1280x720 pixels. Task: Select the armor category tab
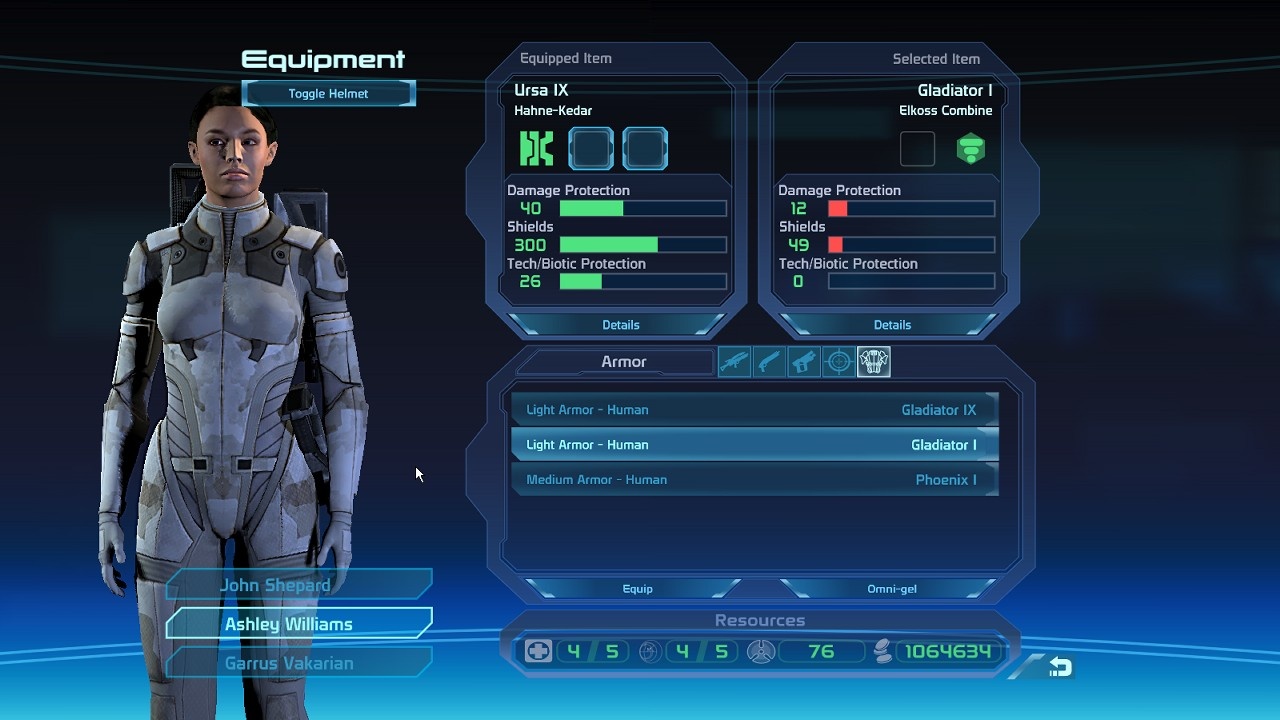[874, 362]
